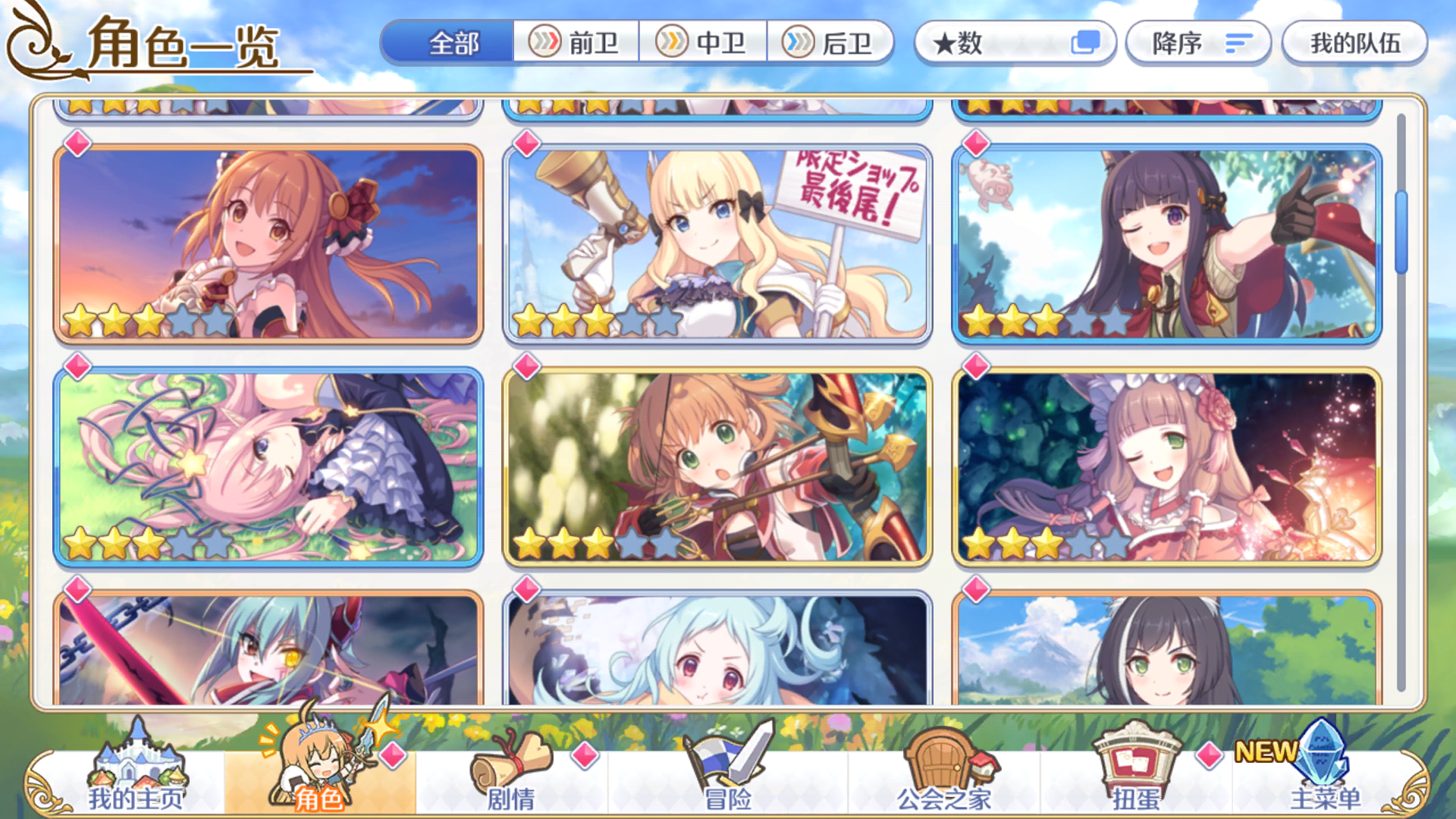Filter characters by 前卫 vanguard
Image resolution: width=1456 pixels, height=819 pixels.
578,43
